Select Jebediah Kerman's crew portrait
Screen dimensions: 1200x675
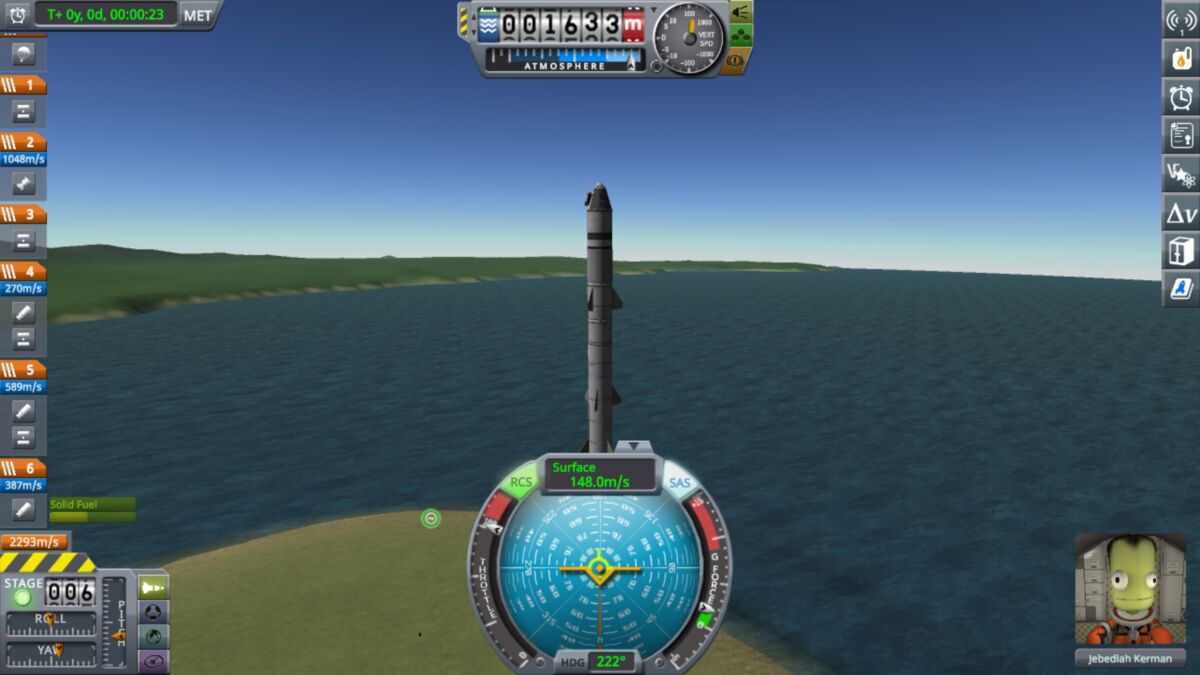point(1130,590)
